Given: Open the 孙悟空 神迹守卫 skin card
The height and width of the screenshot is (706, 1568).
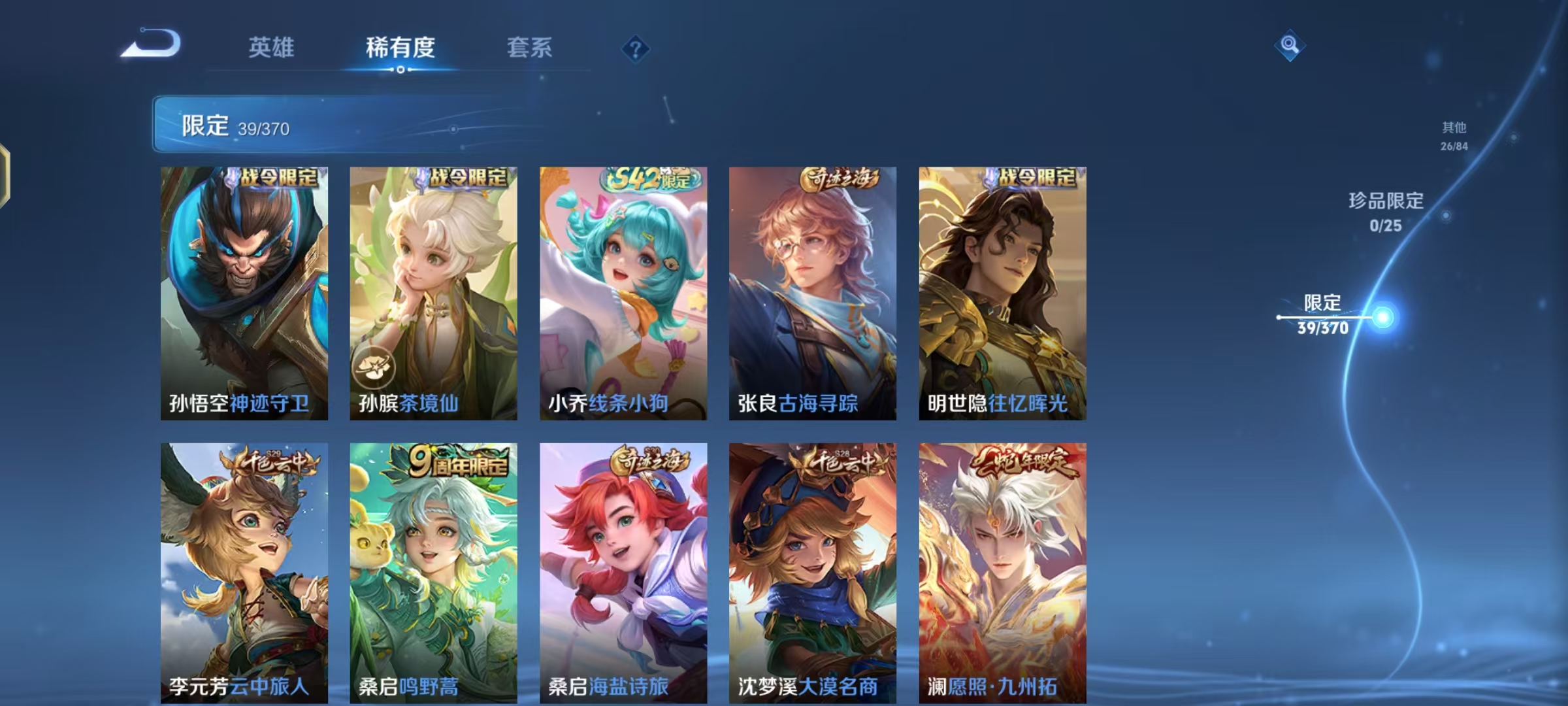Looking at the screenshot, I should pyautogui.click(x=242, y=288).
